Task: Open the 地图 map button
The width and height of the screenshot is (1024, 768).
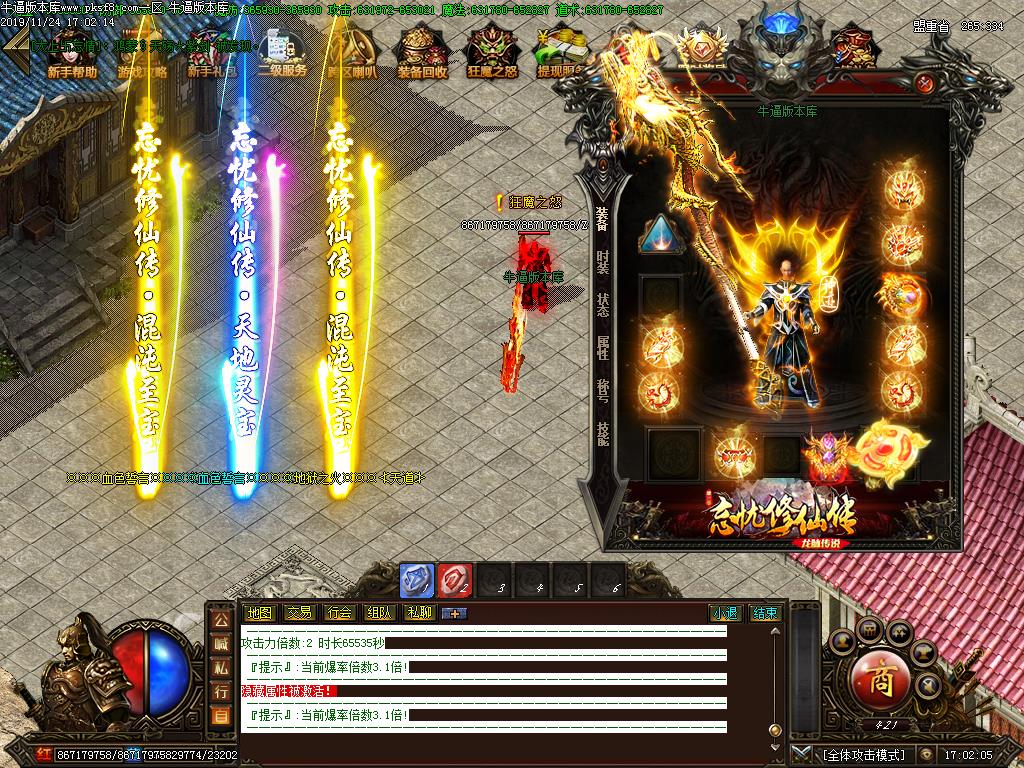Action: (259, 613)
